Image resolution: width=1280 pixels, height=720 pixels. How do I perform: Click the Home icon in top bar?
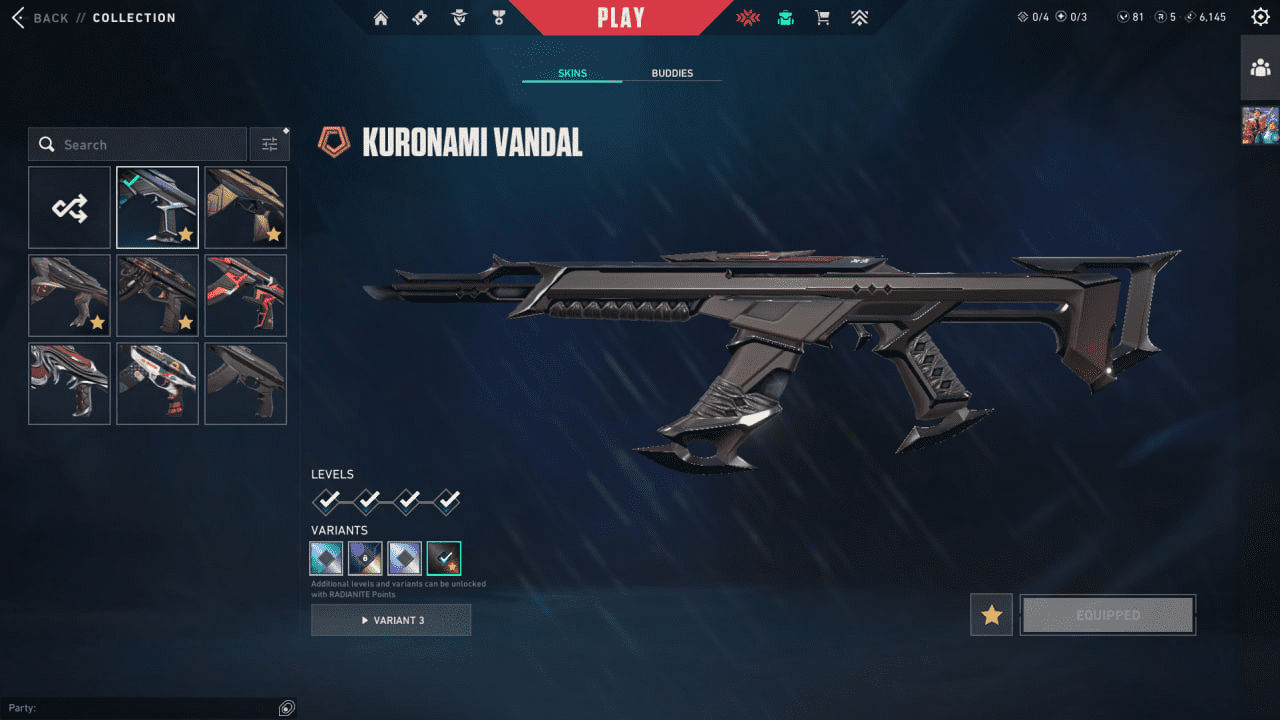380,17
